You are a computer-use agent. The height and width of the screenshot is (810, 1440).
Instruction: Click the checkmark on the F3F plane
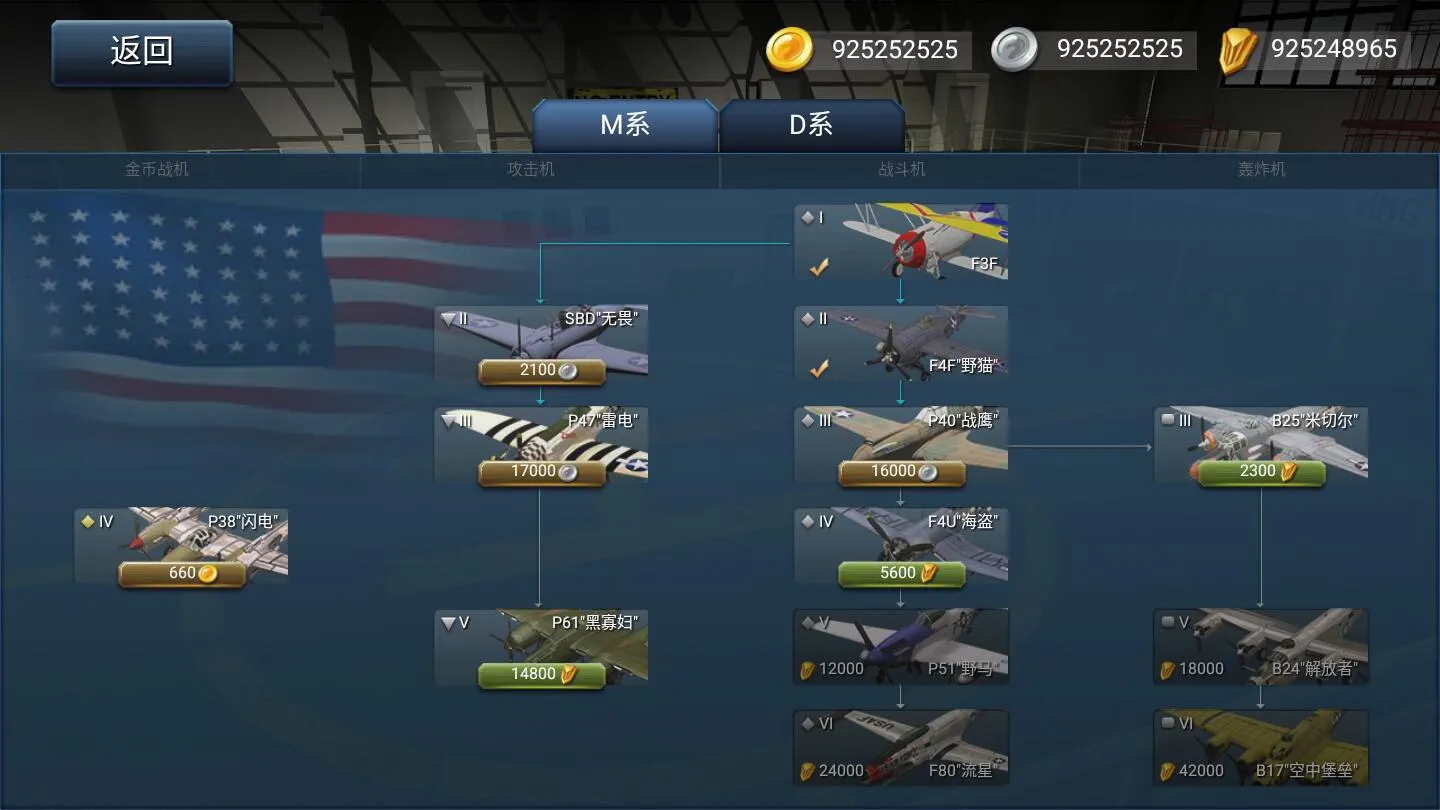pos(819,267)
